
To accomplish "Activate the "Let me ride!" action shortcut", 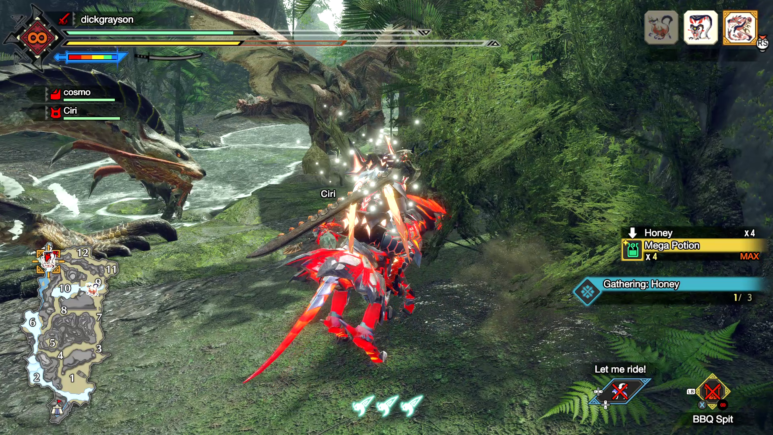I will coord(620,391).
